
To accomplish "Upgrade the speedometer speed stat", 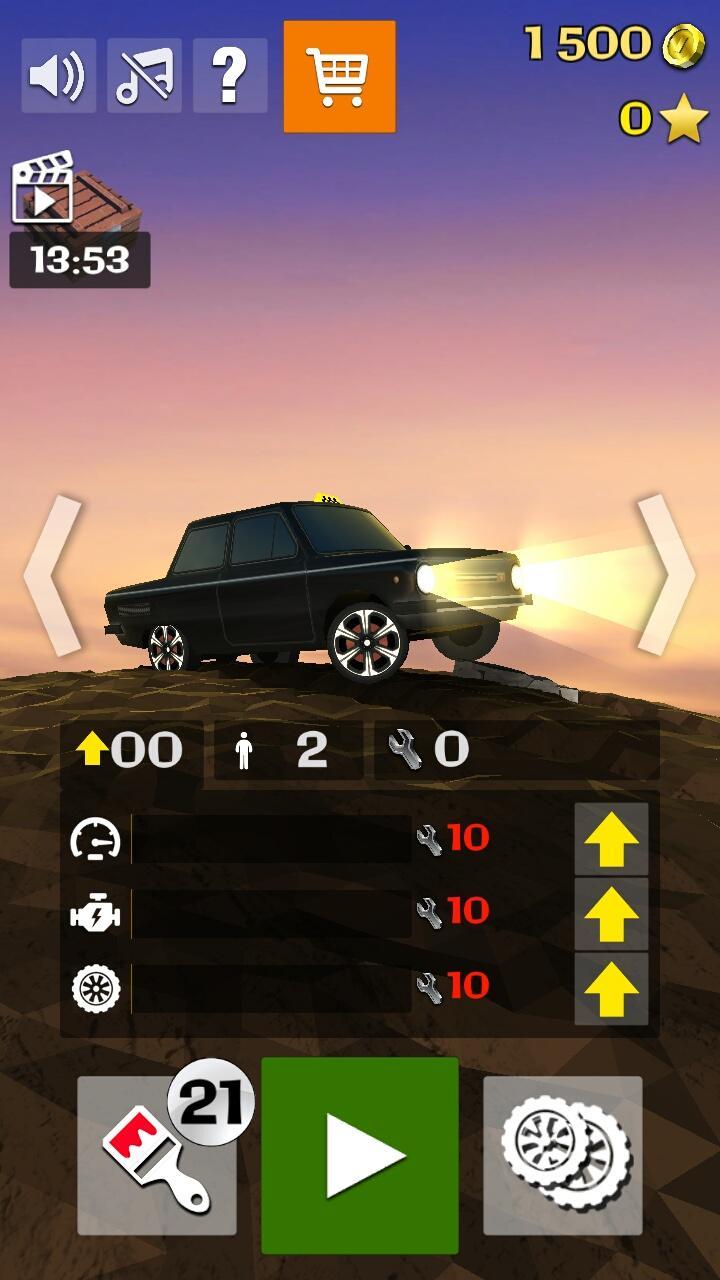I will pyautogui.click(x=611, y=840).
